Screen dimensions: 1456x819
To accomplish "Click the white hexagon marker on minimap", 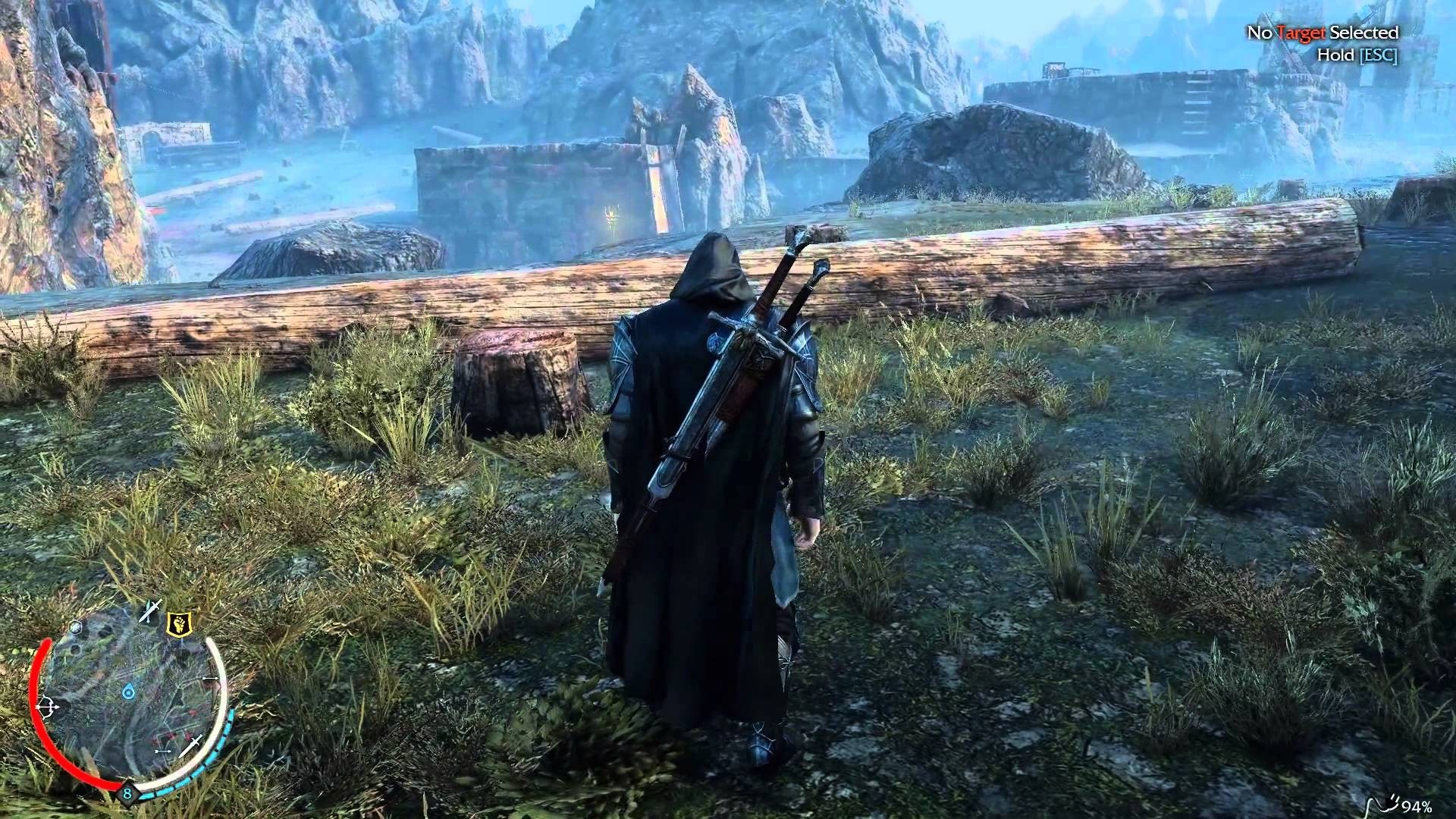I will click(x=75, y=626).
